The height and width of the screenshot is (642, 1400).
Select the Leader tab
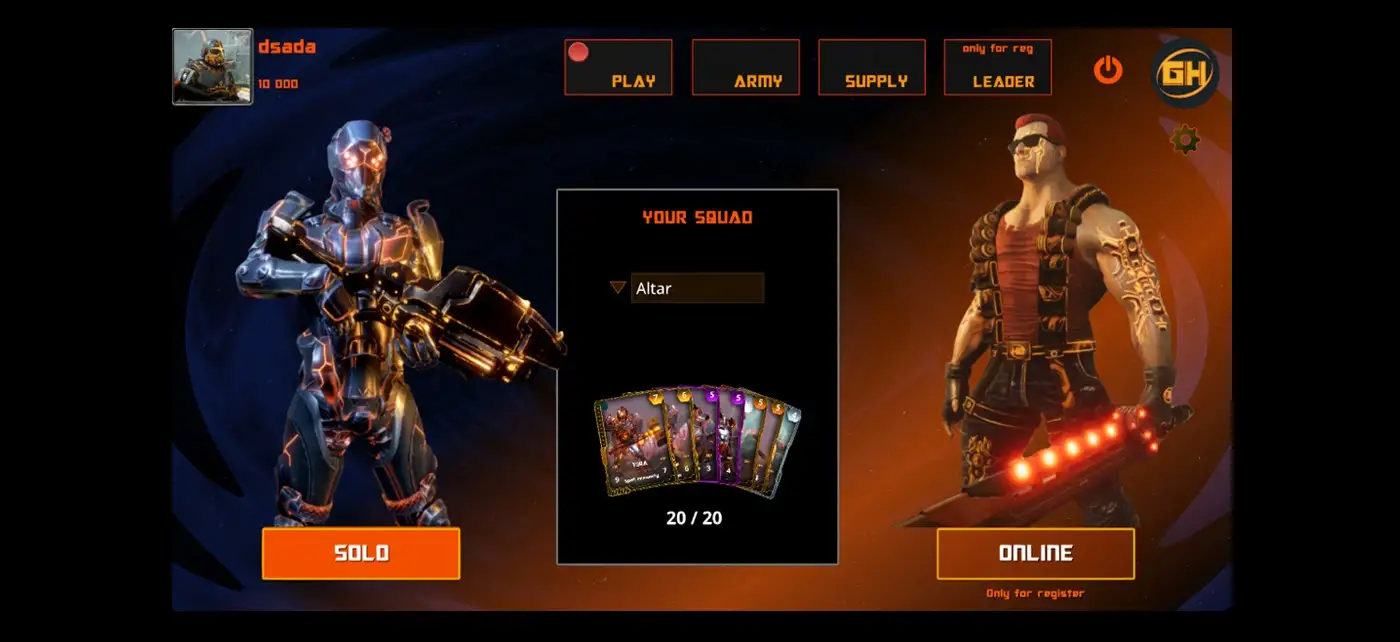pyautogui.click(x=997, y=68)
